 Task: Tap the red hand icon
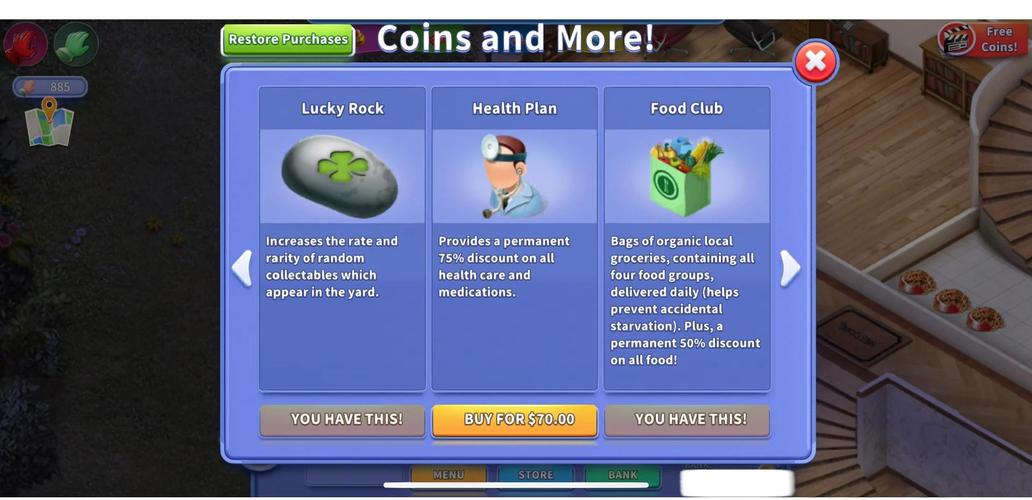(25, 44)
